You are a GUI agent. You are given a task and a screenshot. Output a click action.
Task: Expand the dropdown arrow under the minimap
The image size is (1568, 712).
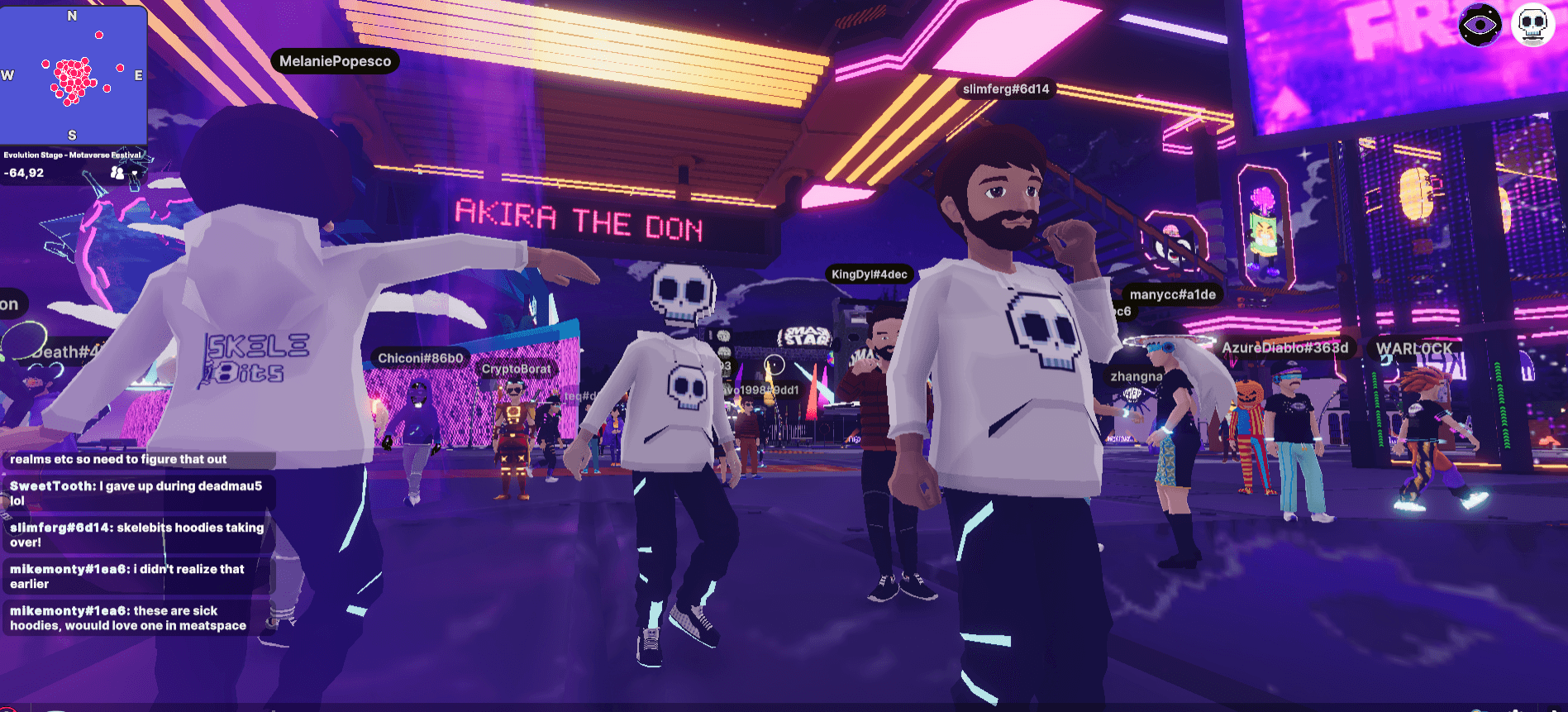pos(136,173)
